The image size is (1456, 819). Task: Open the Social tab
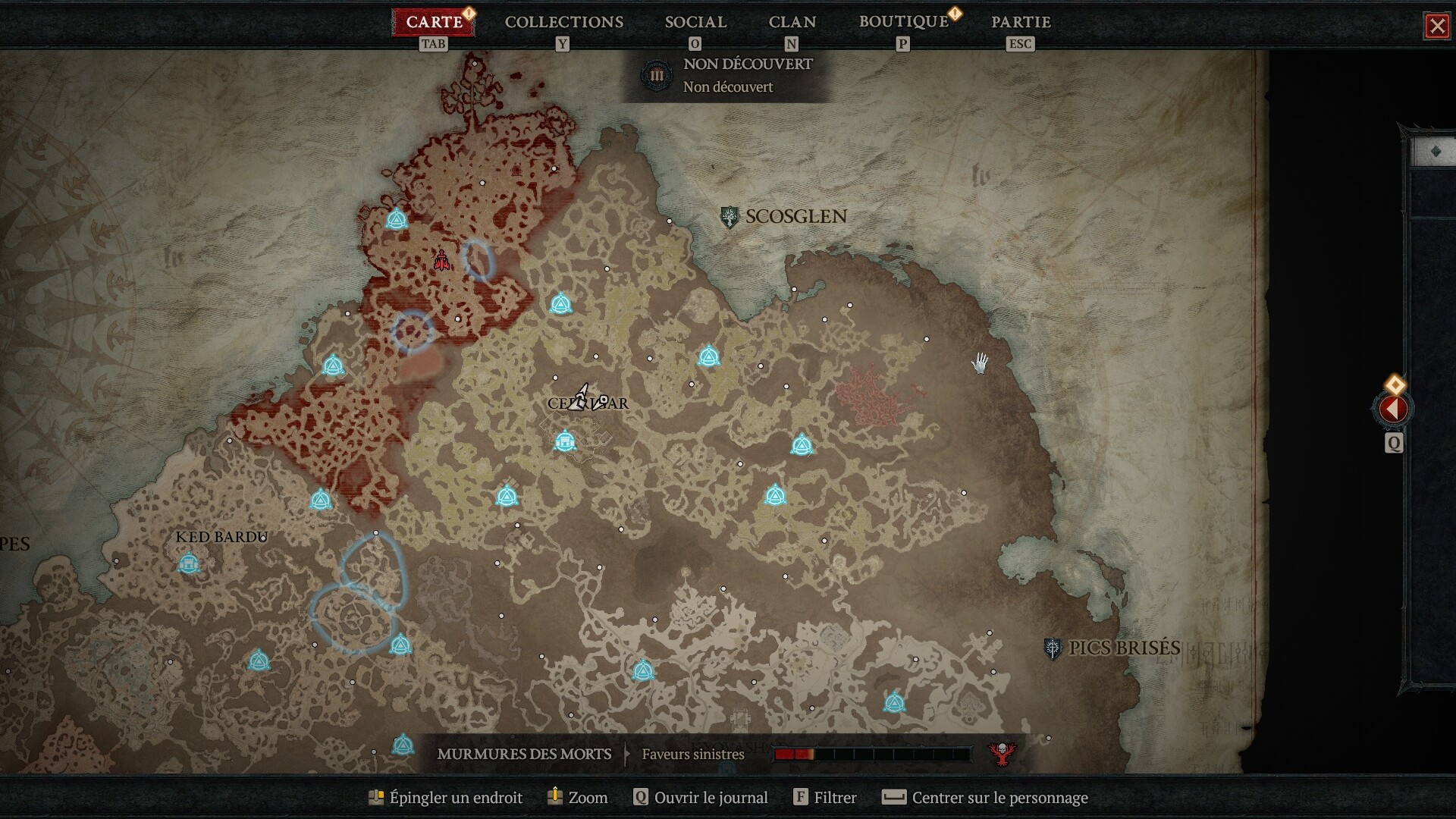coord(695,22)
